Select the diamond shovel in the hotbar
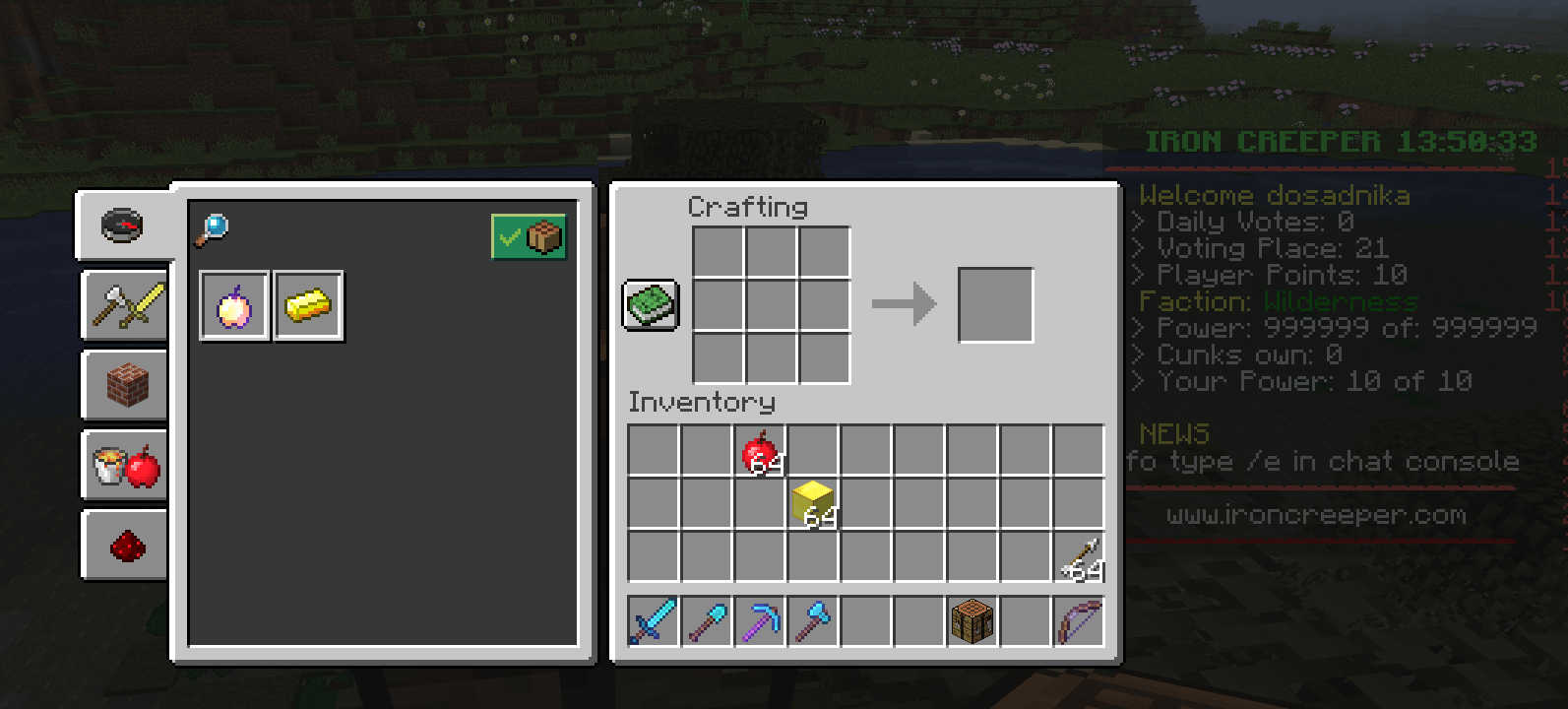 pos(708,621)
